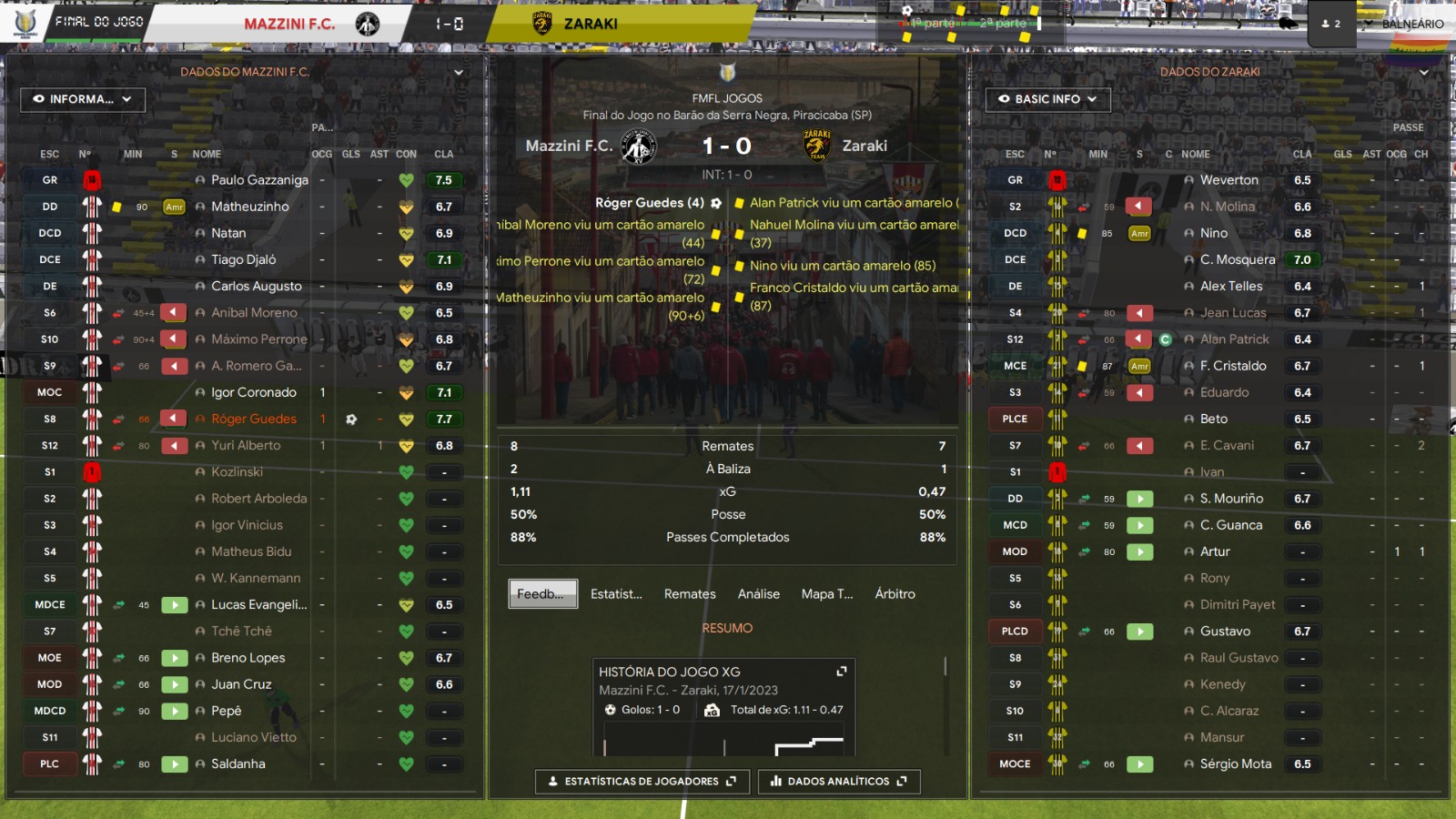Select Sérgio Mota in the Zaraki list
Viewport: 1456px width, 819px height.
click(1235, 763)
